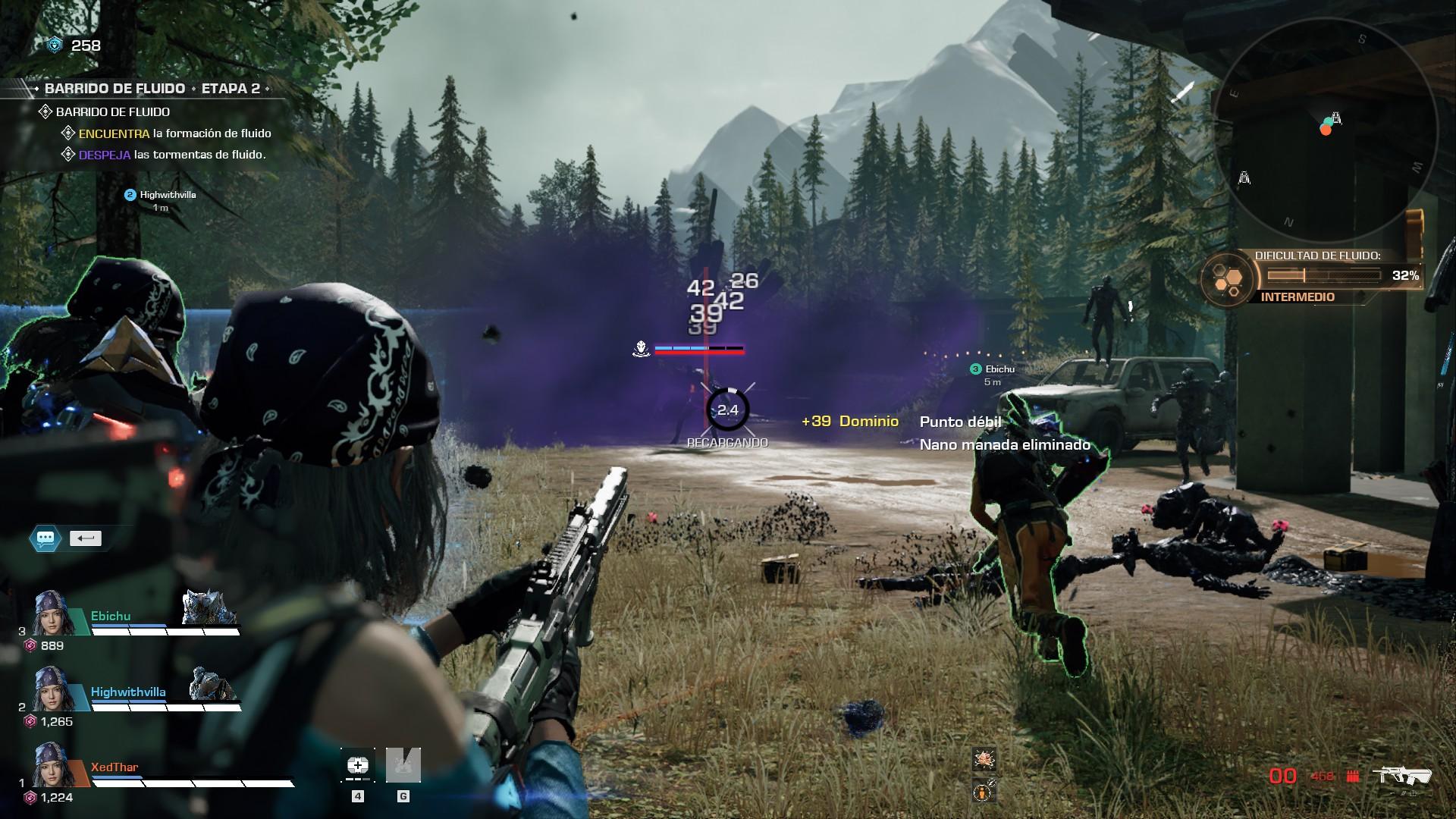Click the currency icon beside 258
This screenshot has height=819, width=1456.
[55, 45]
